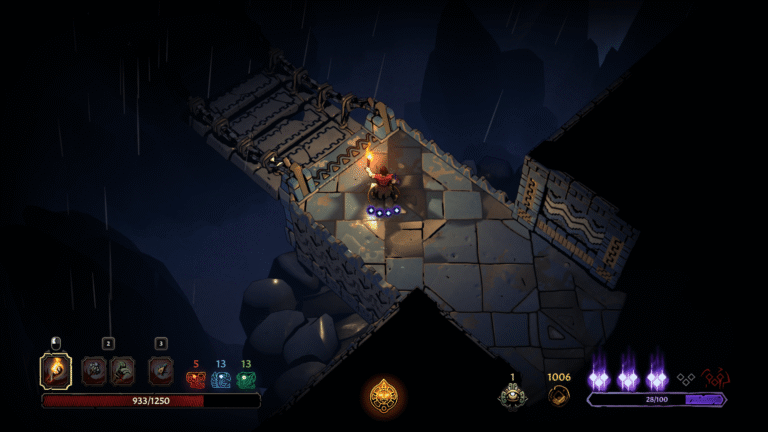Select the gray weapon icon under key 2
This screenshot has width=768, height=432.
click(x=94, y=371)
